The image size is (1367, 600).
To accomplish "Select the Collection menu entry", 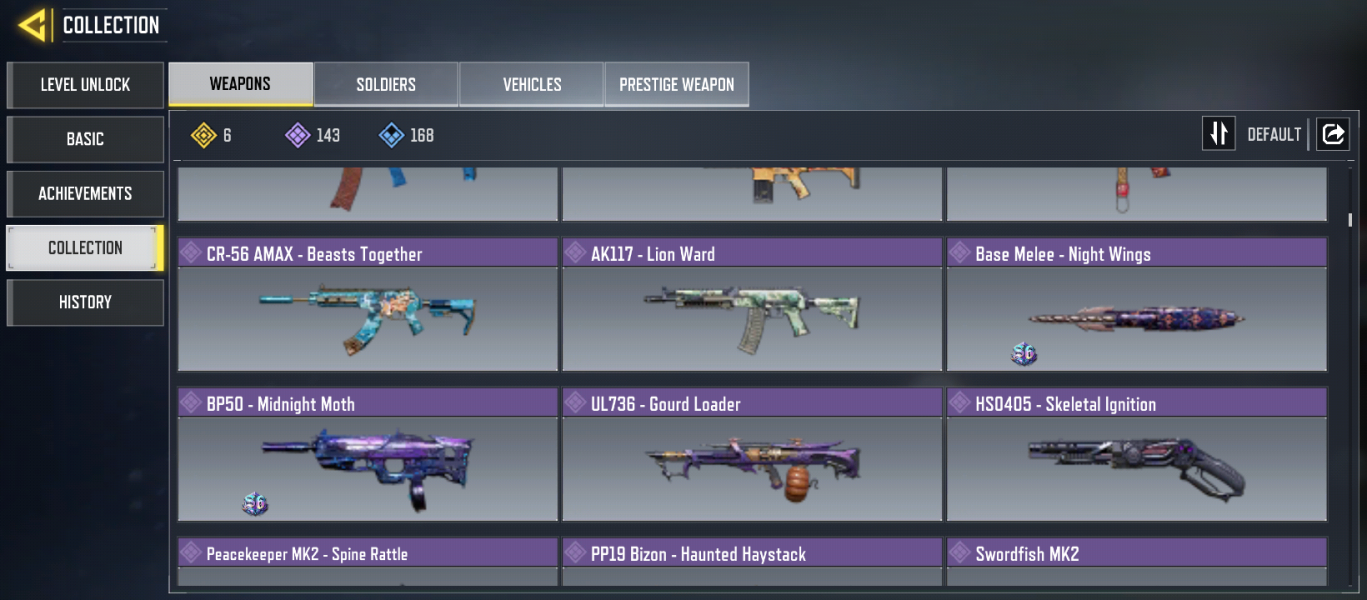I will tap(85, 247).
